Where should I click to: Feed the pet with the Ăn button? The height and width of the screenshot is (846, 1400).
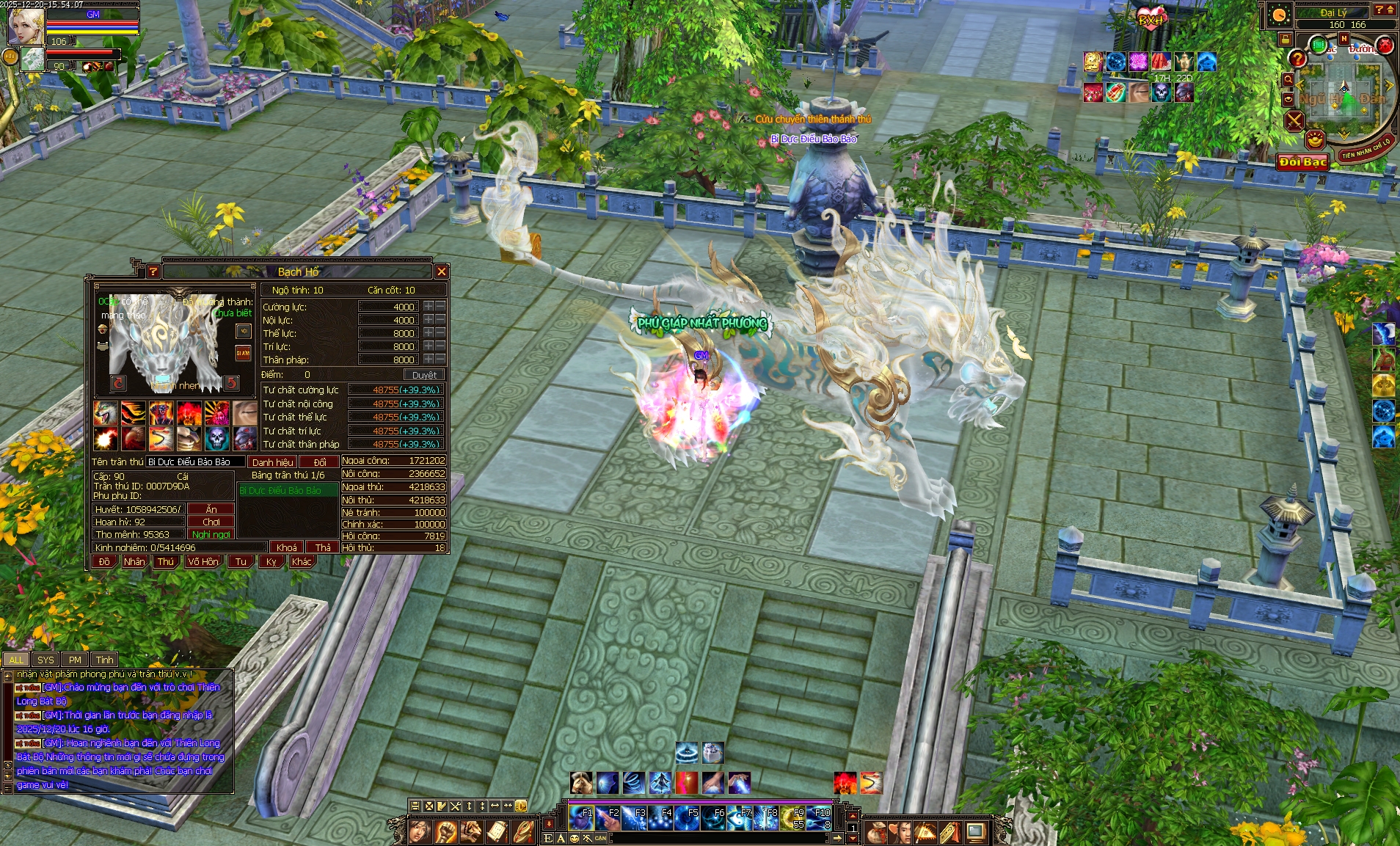(211, 509)
